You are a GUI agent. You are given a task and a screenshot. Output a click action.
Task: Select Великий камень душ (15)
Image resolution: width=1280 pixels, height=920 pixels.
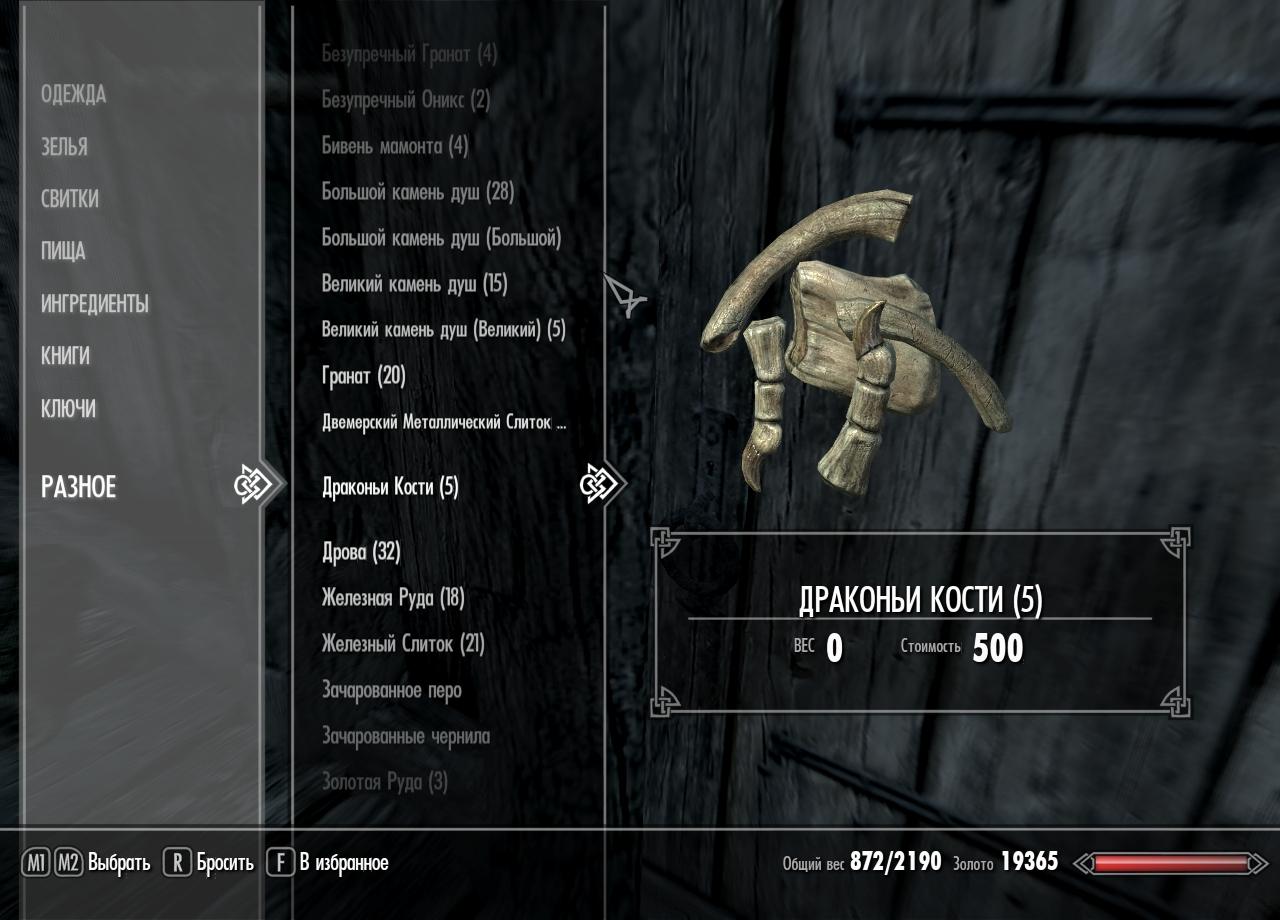tap(414, 284)
